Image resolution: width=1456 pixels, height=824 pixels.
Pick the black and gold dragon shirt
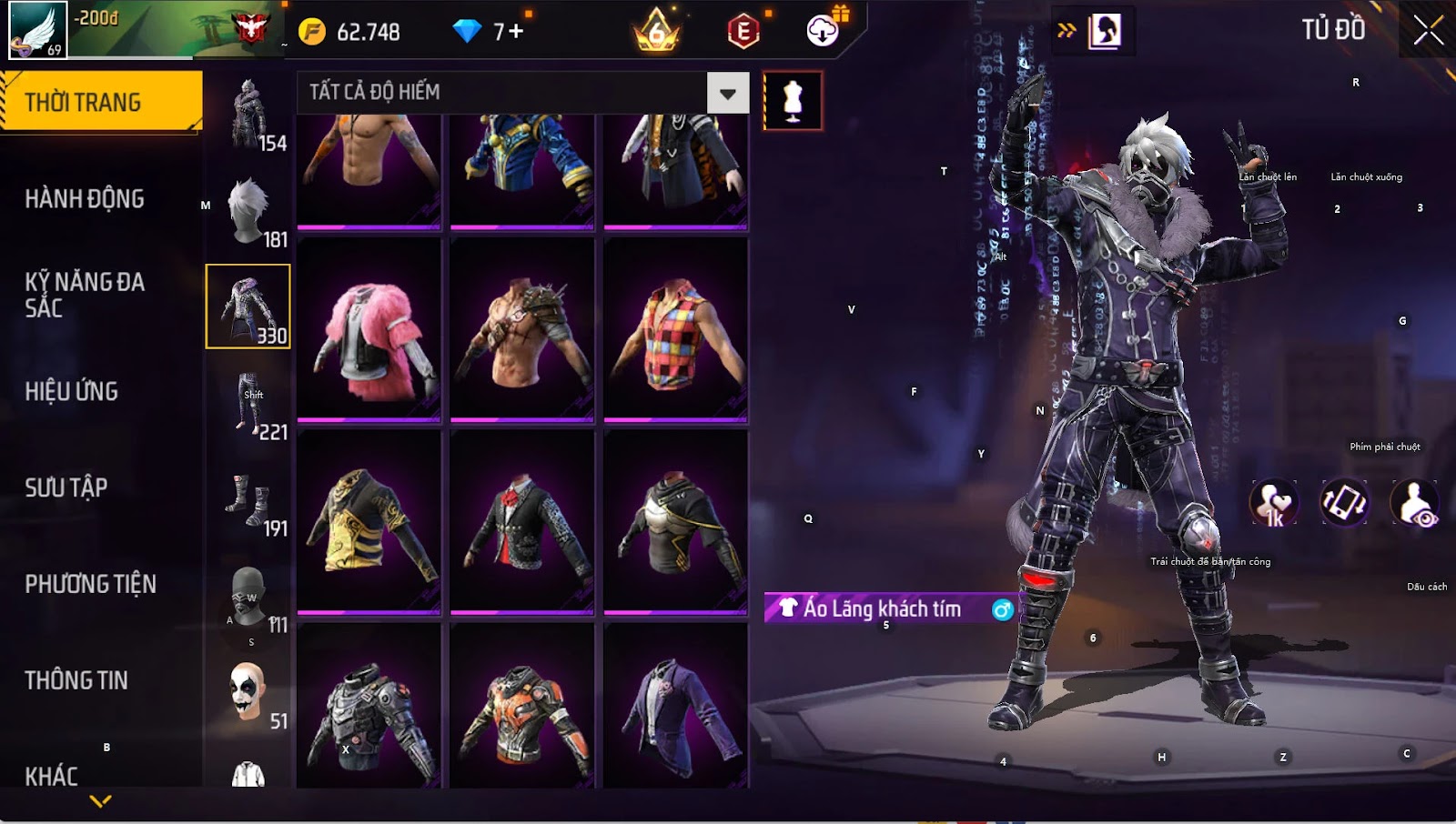tap(369, 523)
